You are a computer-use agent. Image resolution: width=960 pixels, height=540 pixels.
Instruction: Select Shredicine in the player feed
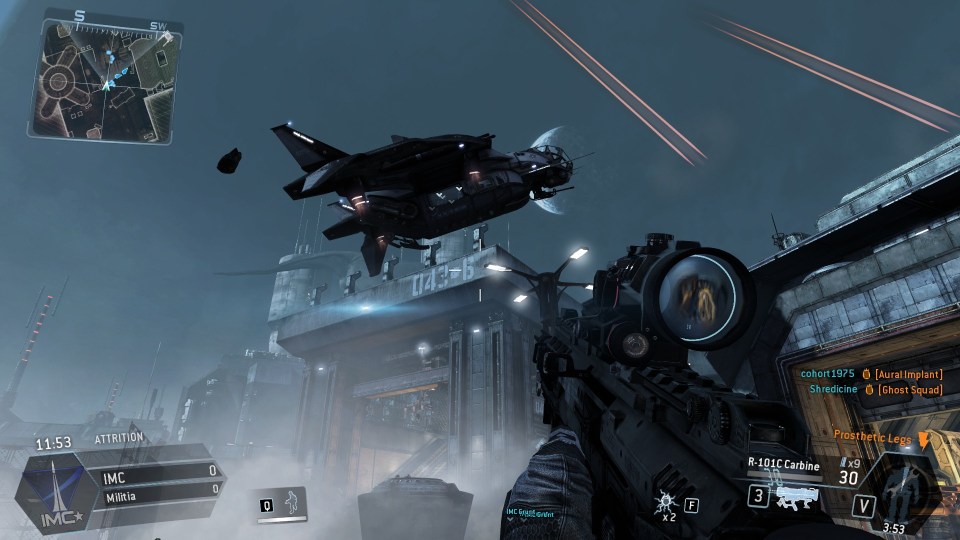point(829,389)
